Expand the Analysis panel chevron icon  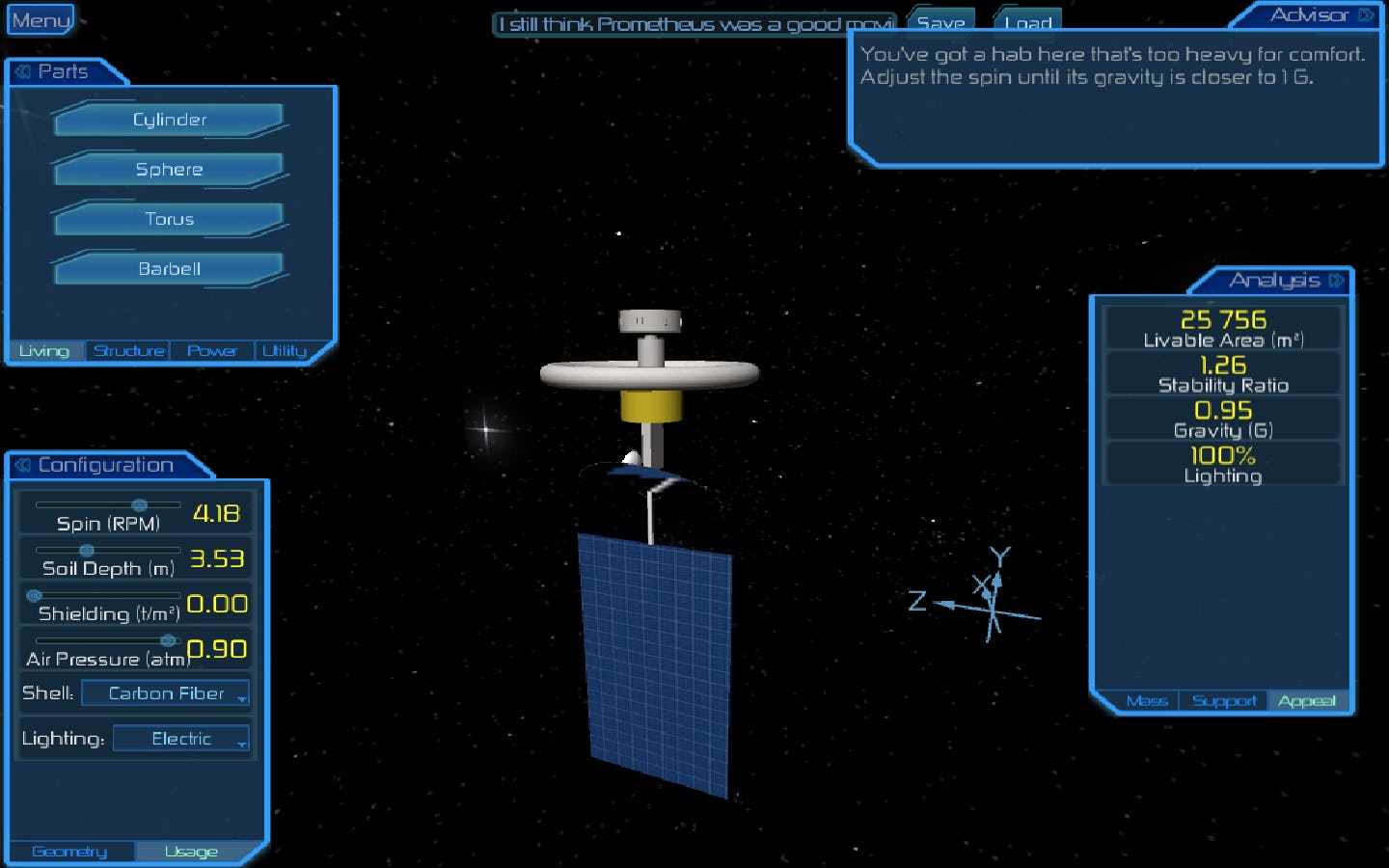[1339, 281]
